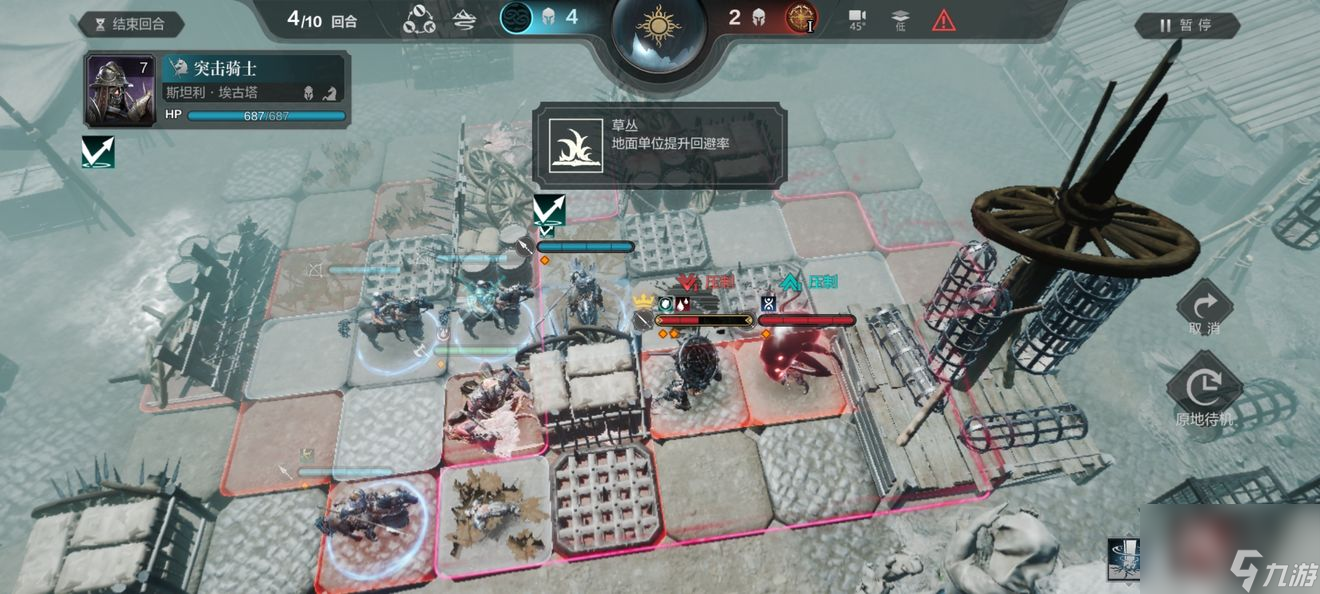The height and width of the screenshot is (594, 1320).
Task: Change the layer height setting 低
Action: click(x=900, y=19)
